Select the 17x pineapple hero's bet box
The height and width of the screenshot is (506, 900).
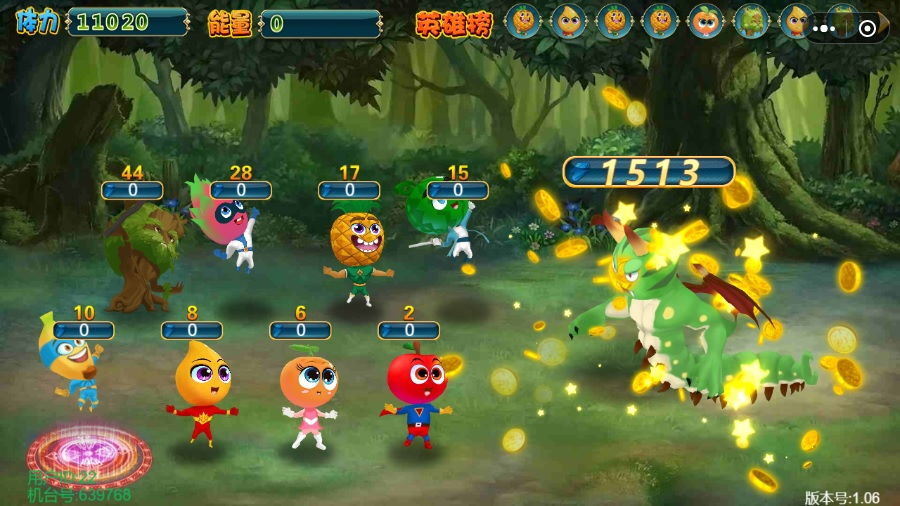pyautogui.click(x=349, y=190)
